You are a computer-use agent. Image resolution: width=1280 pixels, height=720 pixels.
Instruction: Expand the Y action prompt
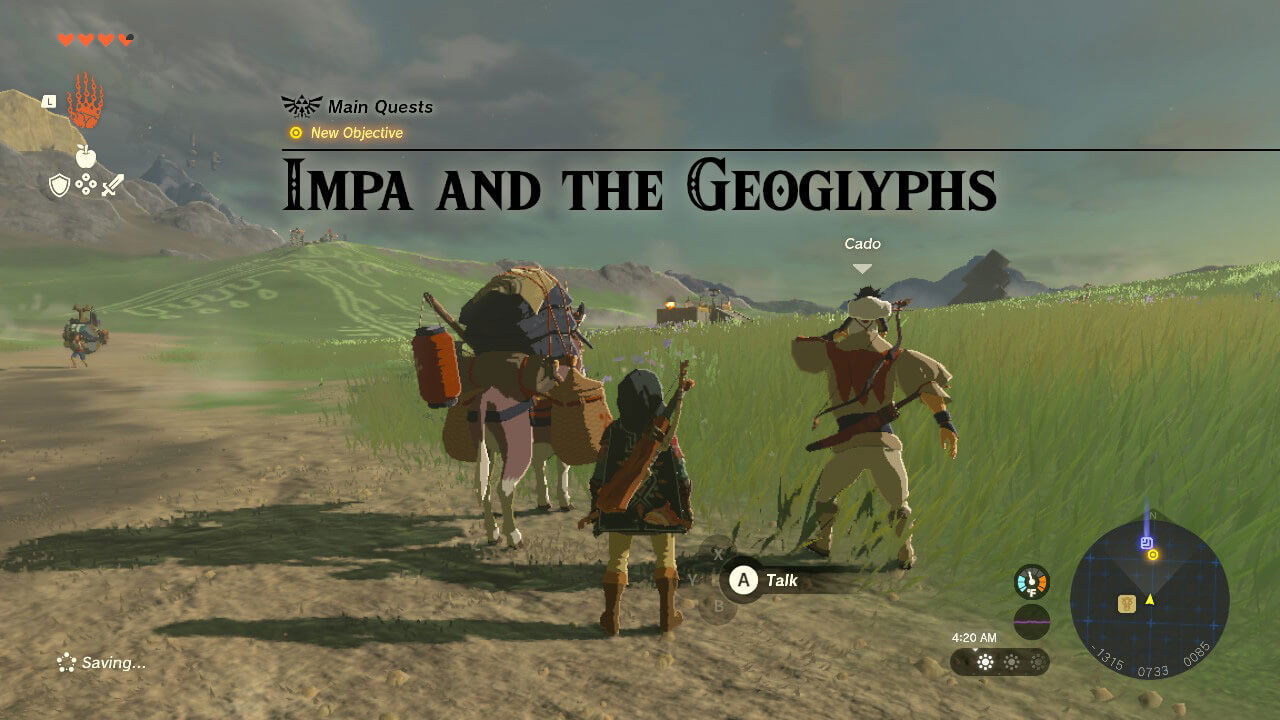click(x=693, y=579)
